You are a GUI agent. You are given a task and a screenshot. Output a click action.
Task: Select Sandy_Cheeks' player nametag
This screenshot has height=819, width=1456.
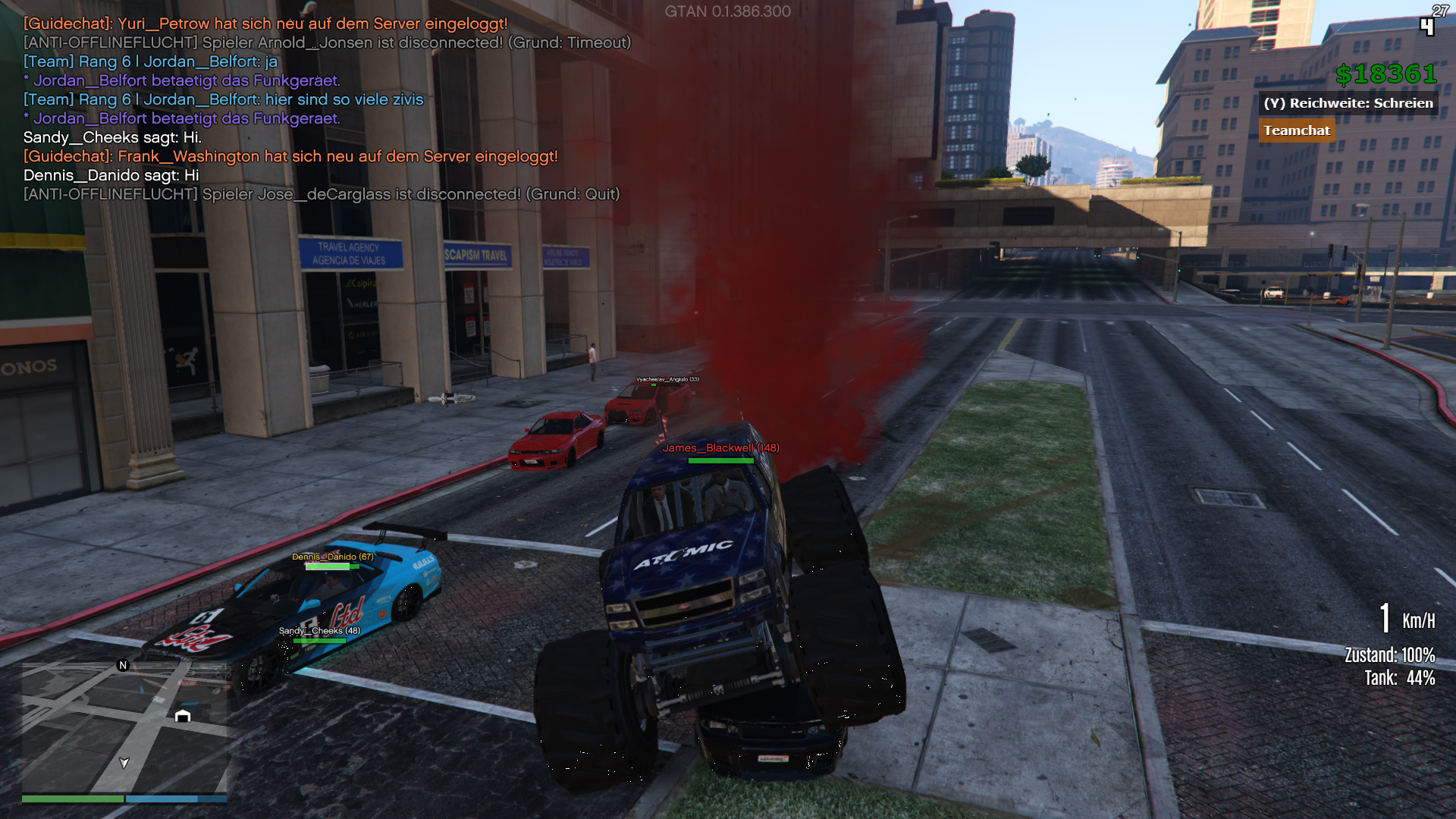[x=319, y=631]
